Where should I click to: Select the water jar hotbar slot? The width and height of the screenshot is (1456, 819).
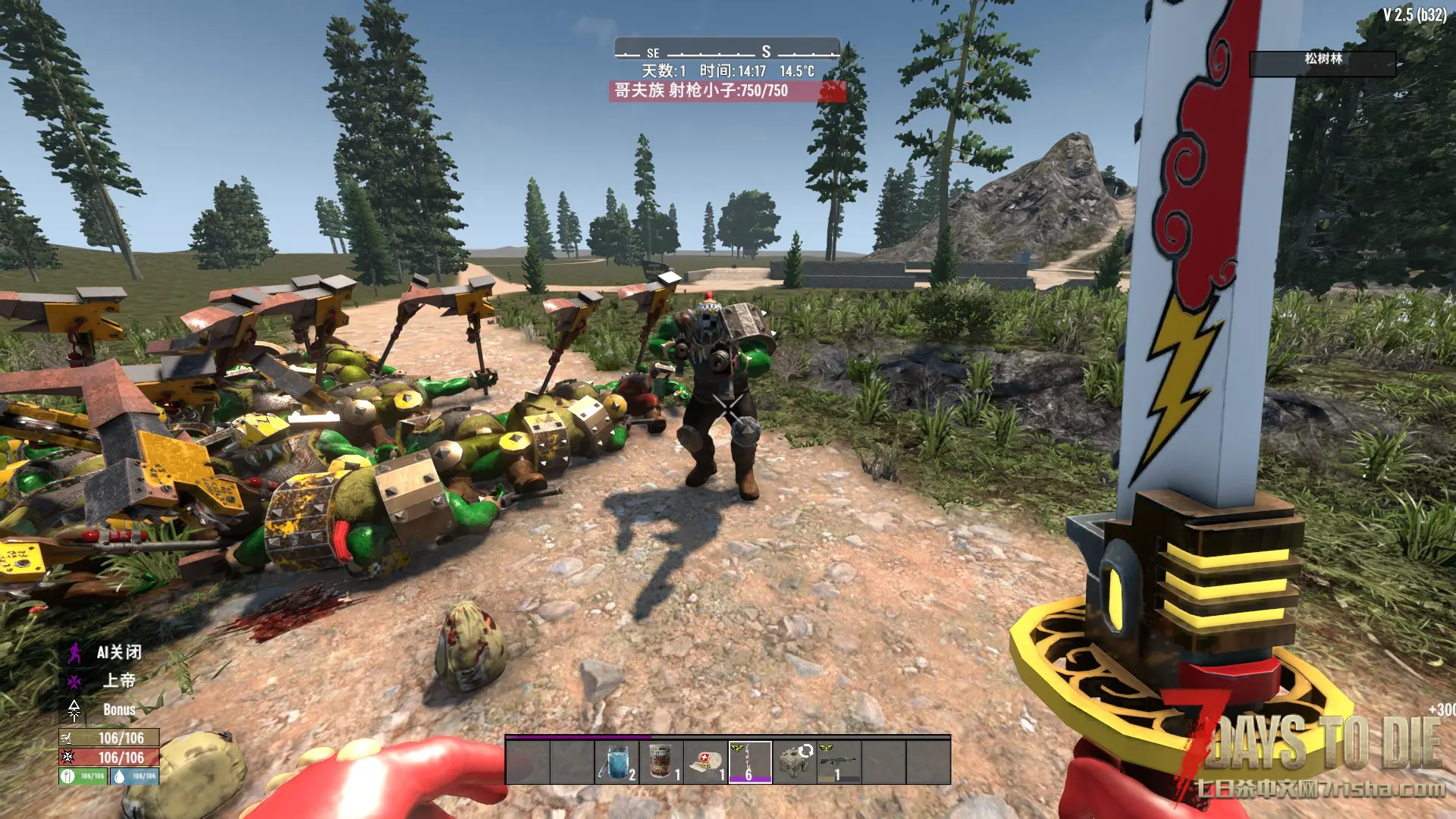point(617,762)
